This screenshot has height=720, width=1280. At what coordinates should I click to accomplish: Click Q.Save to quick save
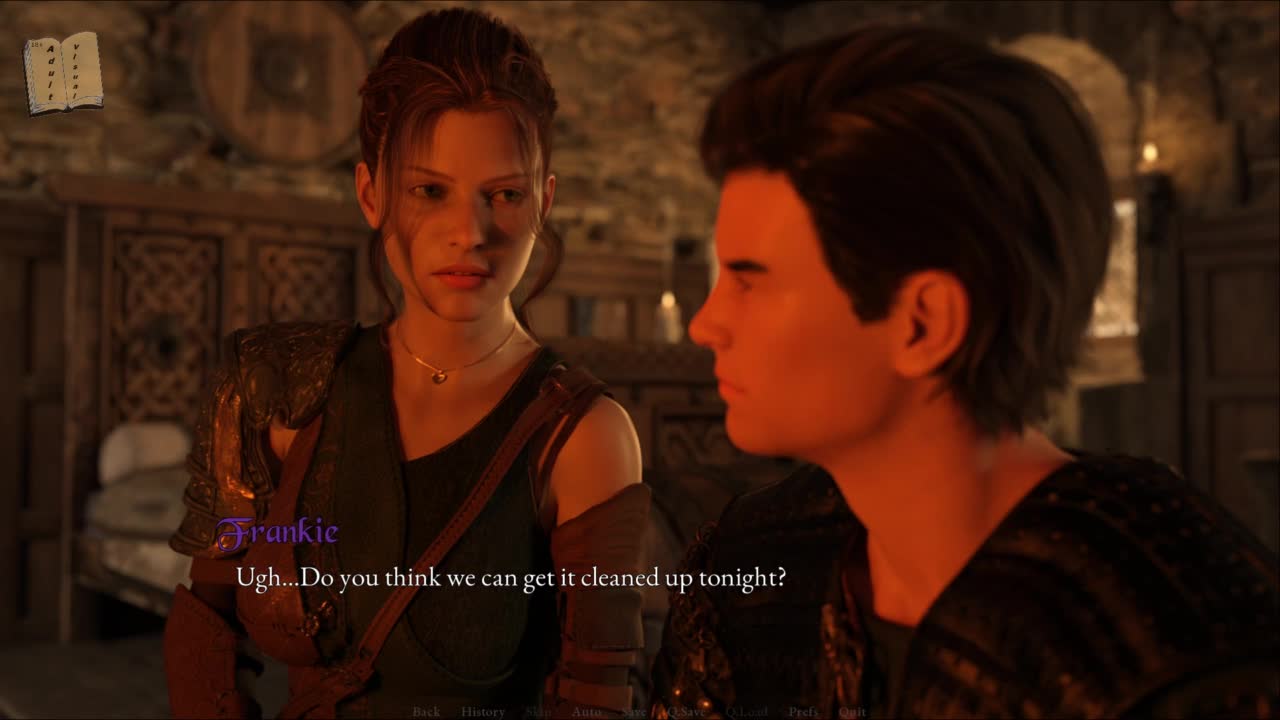tap(685, 712)
